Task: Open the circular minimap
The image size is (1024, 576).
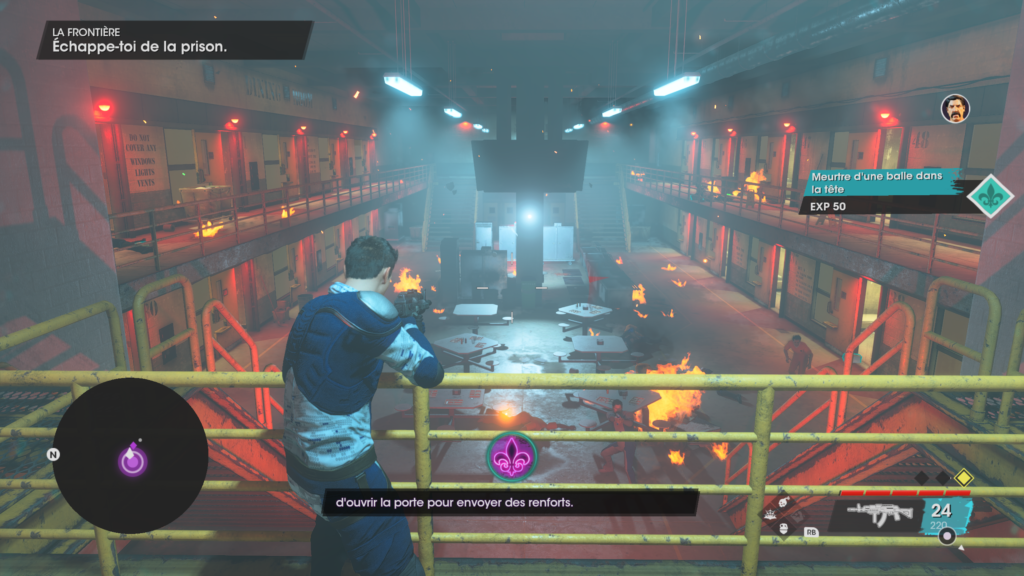Action: [x=129, y=455]
